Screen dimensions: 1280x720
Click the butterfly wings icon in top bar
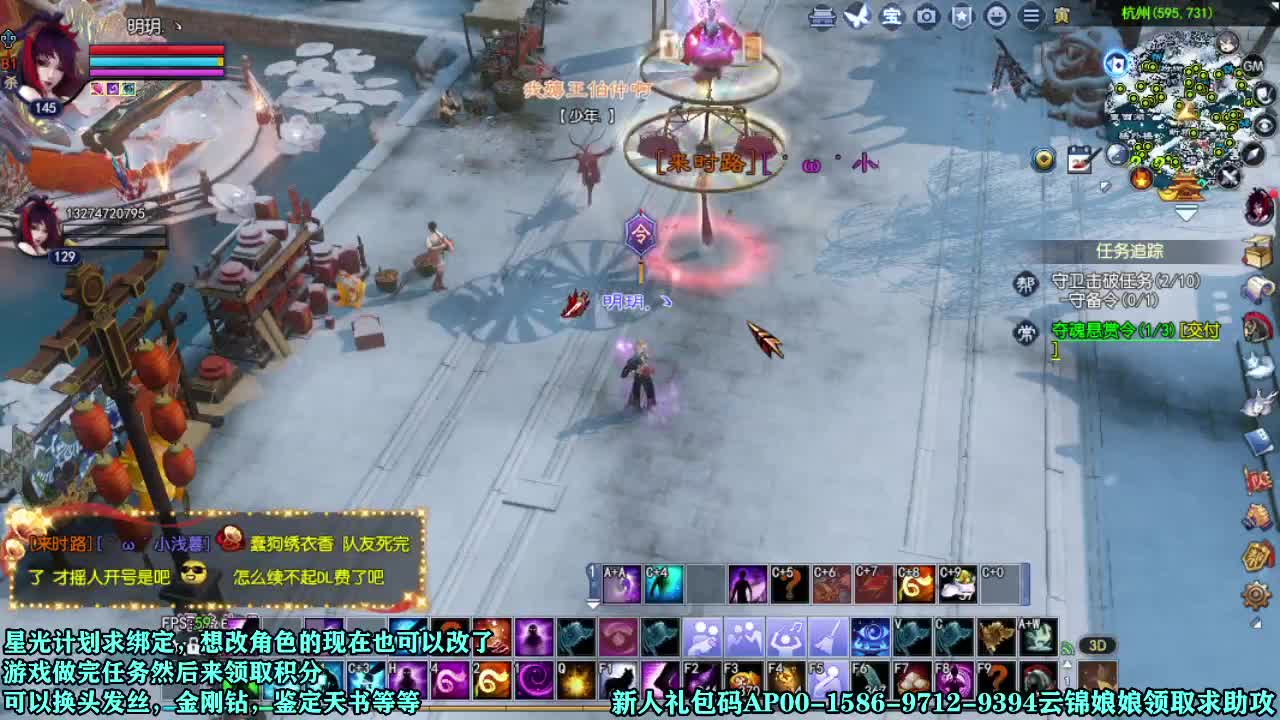pos(857,16)
